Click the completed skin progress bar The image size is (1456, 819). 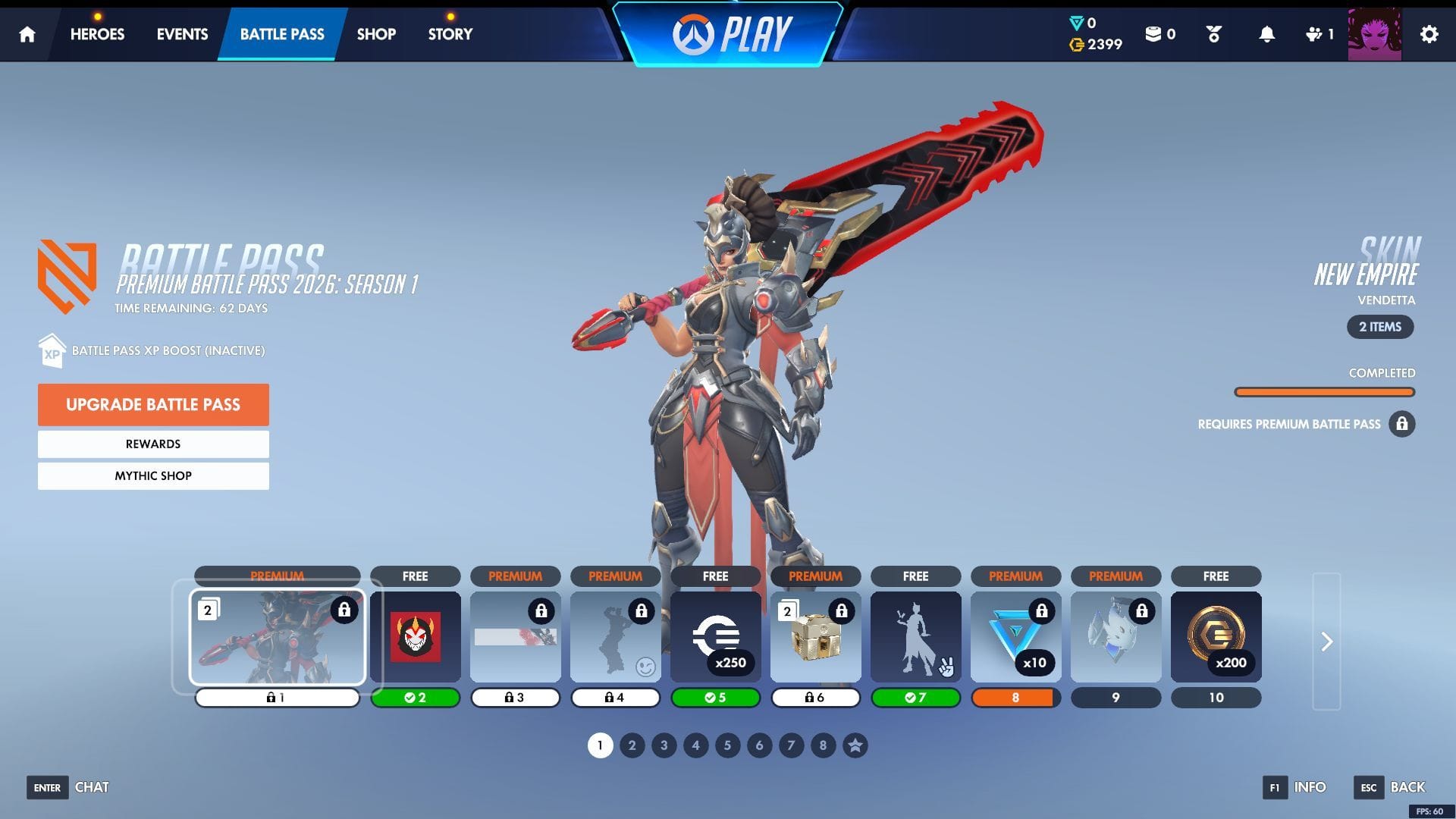[x=1324, y=391]
